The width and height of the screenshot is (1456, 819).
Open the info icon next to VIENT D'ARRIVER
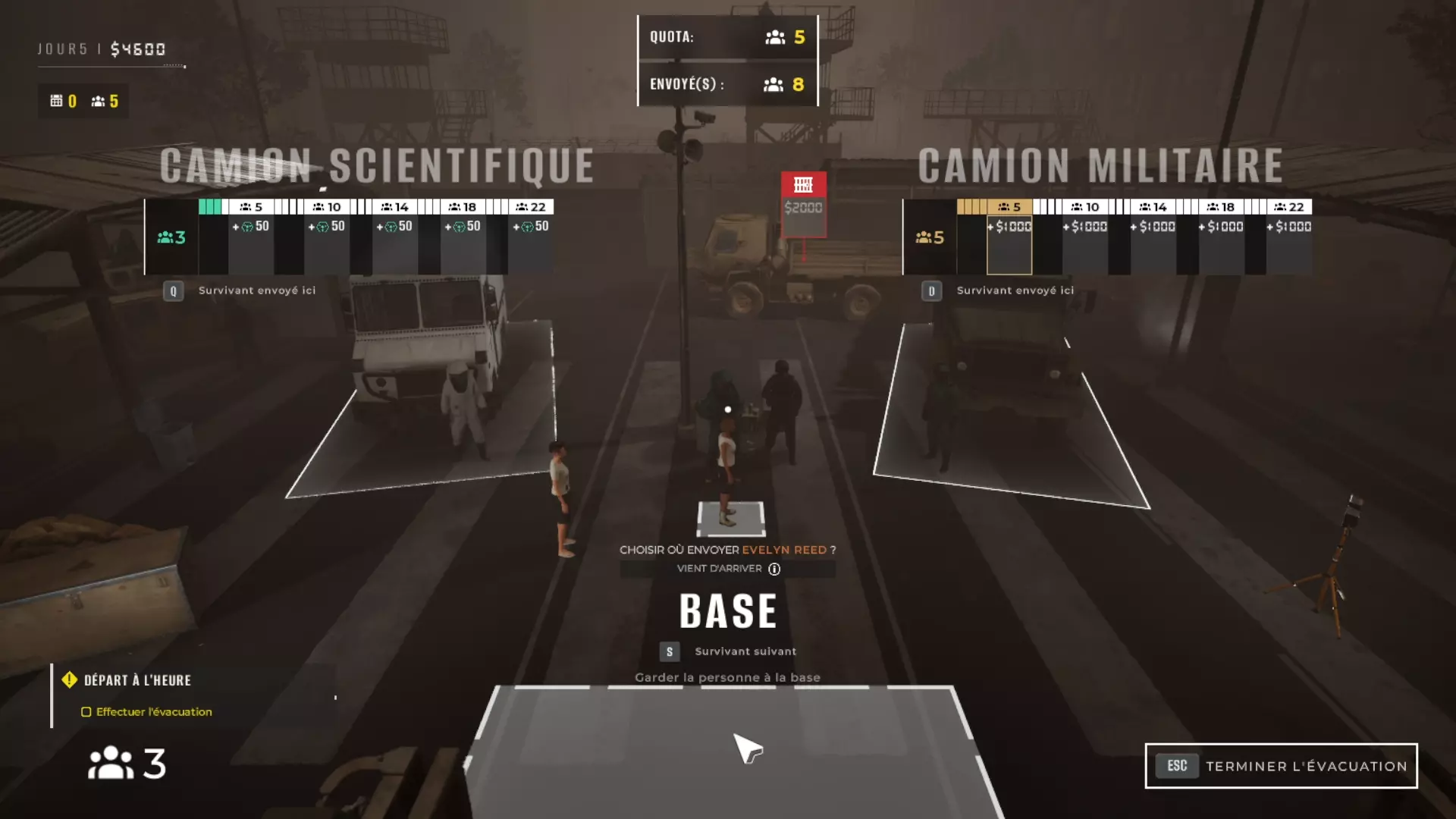[x=773, y=569]
